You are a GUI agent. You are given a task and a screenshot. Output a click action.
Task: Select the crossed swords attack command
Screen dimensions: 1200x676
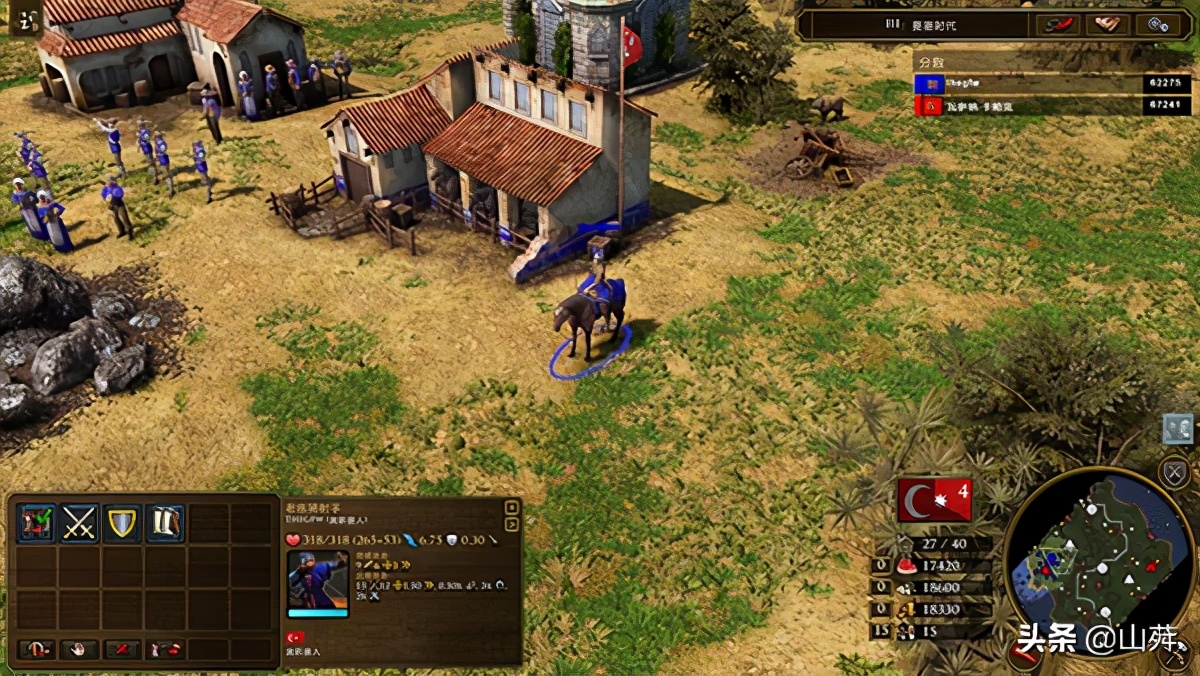point(80,523)
